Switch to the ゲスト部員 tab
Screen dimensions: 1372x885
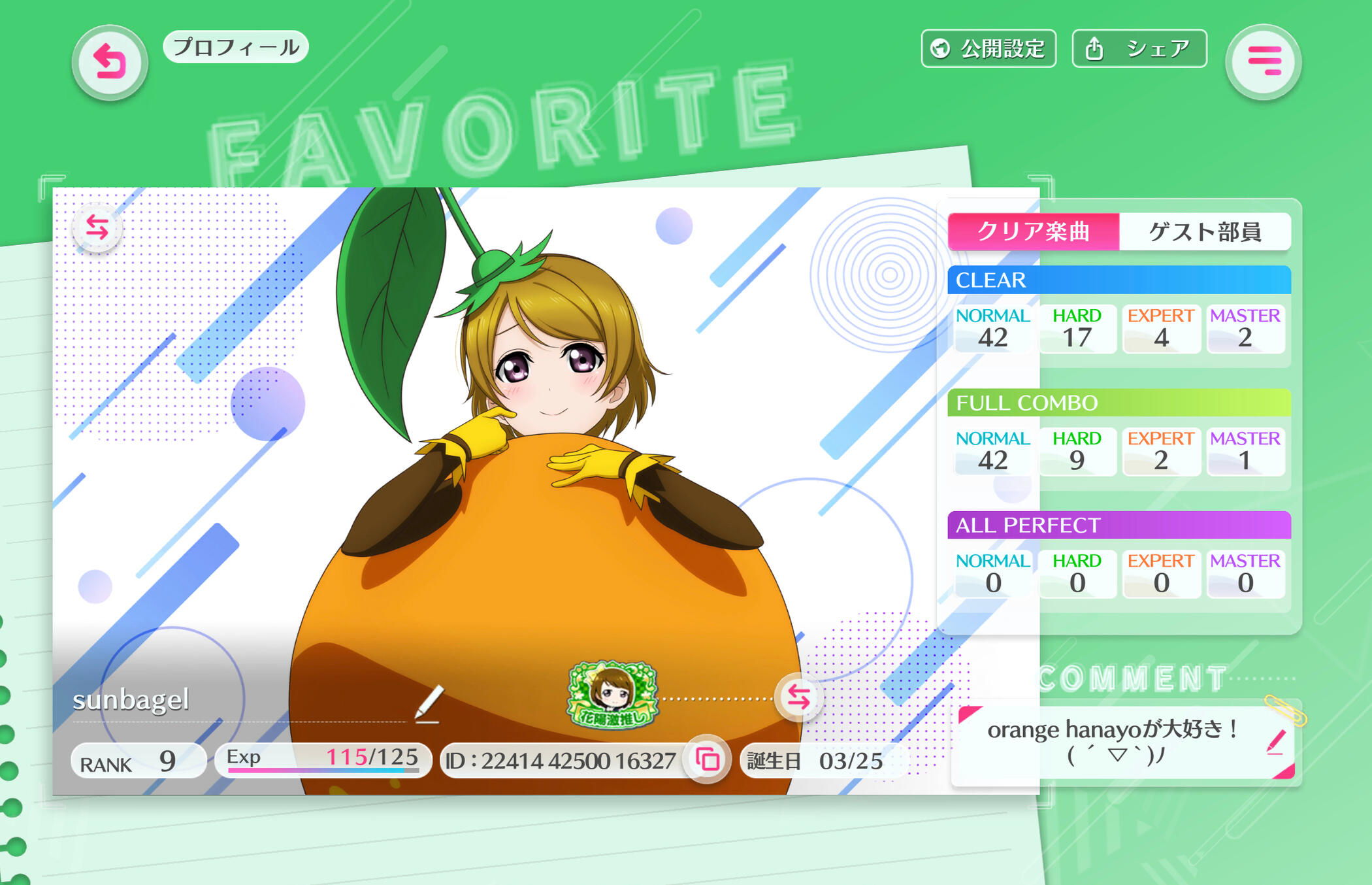[x=1205, y=231]
